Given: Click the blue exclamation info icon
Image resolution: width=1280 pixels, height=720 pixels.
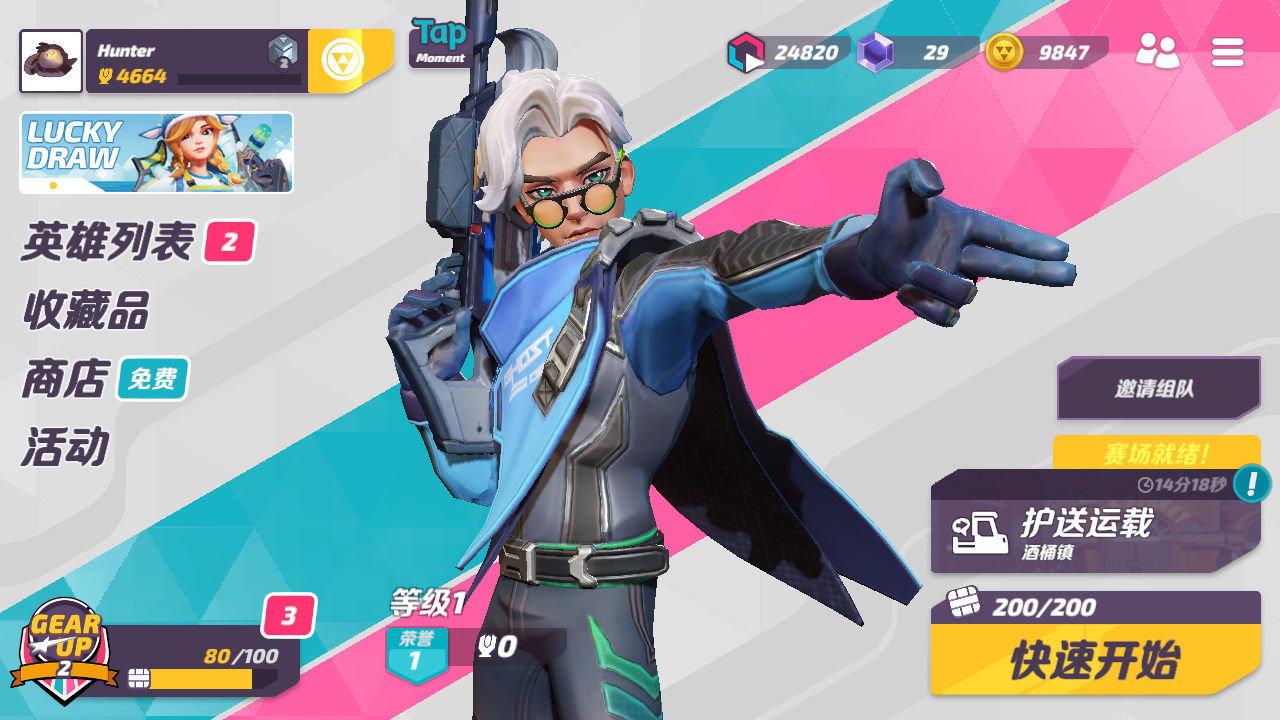Looking at the screenshot, I should tap(1251, 484).
